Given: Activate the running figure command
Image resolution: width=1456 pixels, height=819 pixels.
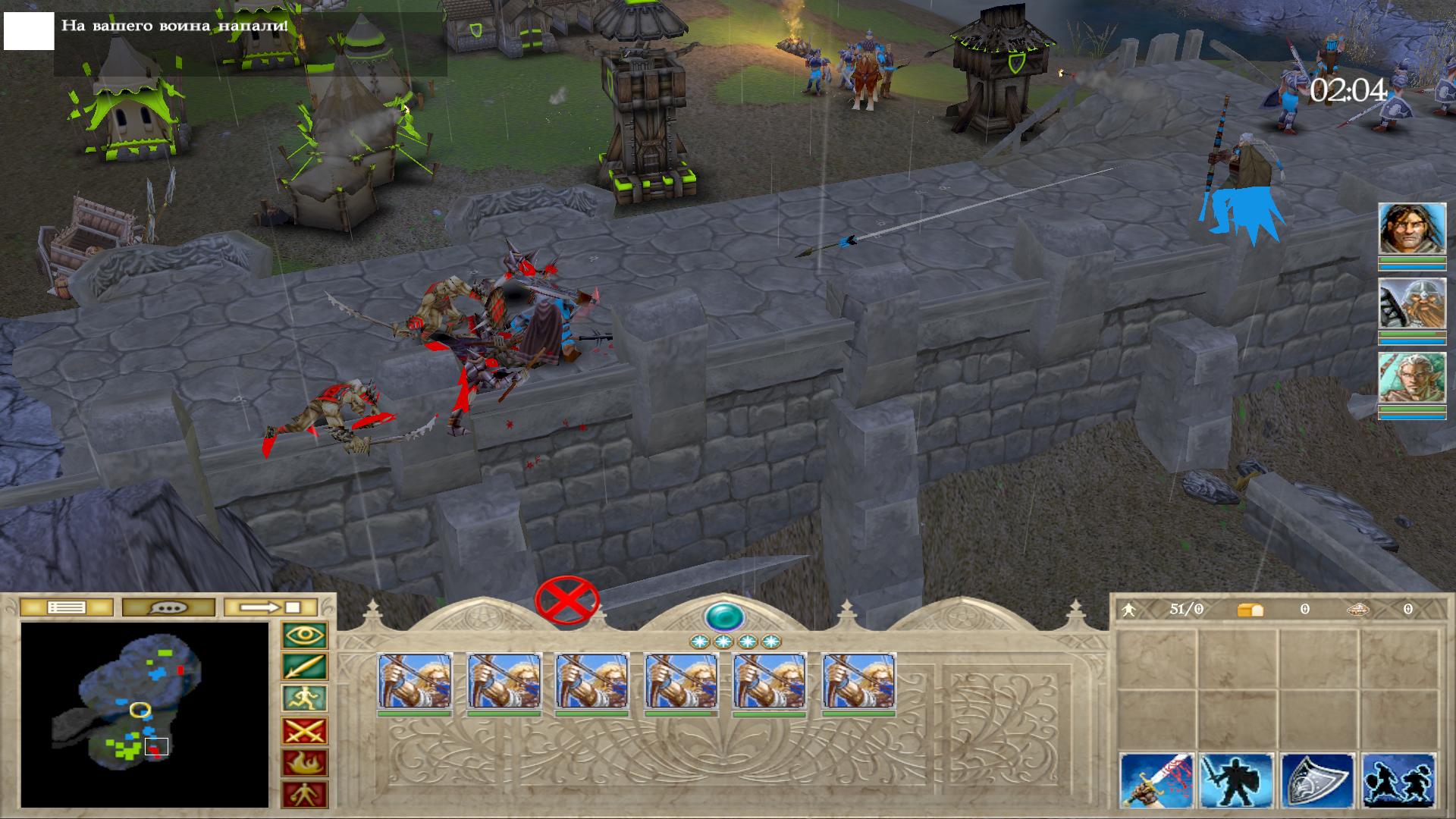Looking at the screenshot, I should click(305, 699).
